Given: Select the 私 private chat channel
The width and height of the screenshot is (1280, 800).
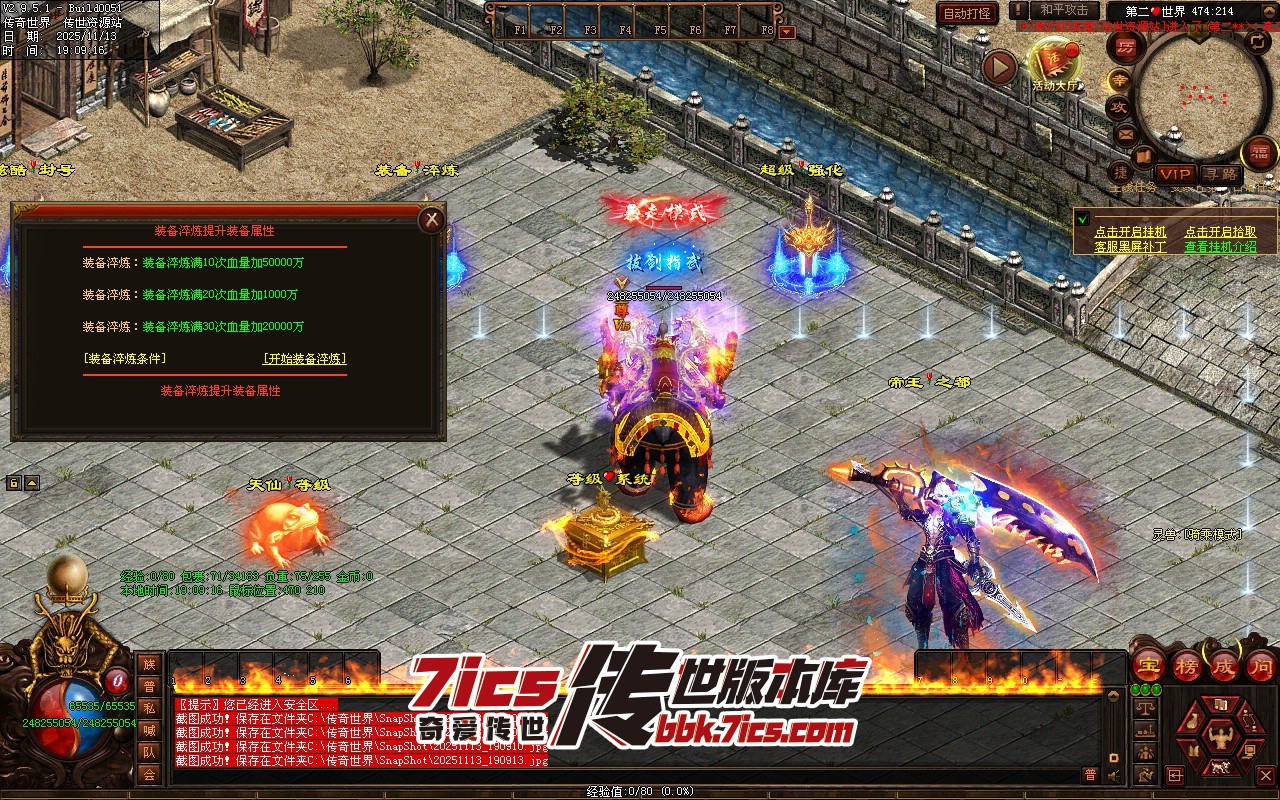Looking at the screenshot, I should point(149,708).
